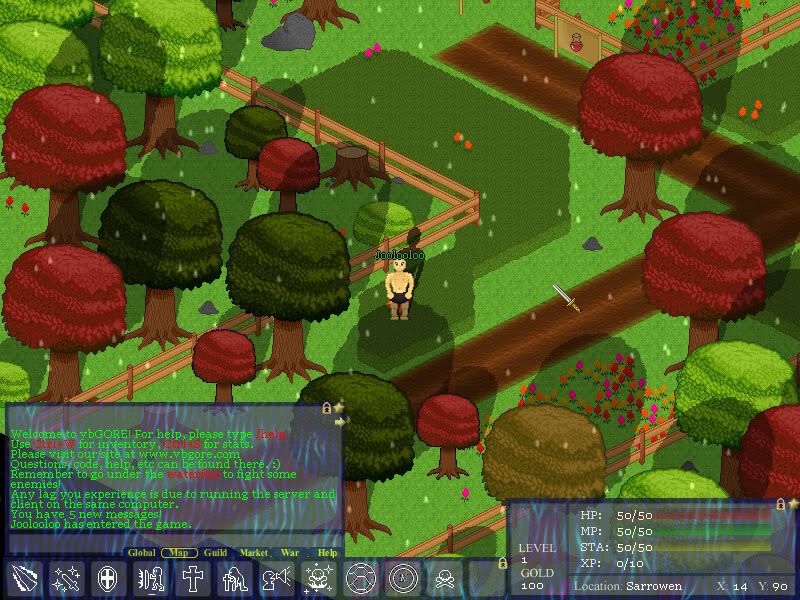Select the plain cross skill icon

pos(192,579)
